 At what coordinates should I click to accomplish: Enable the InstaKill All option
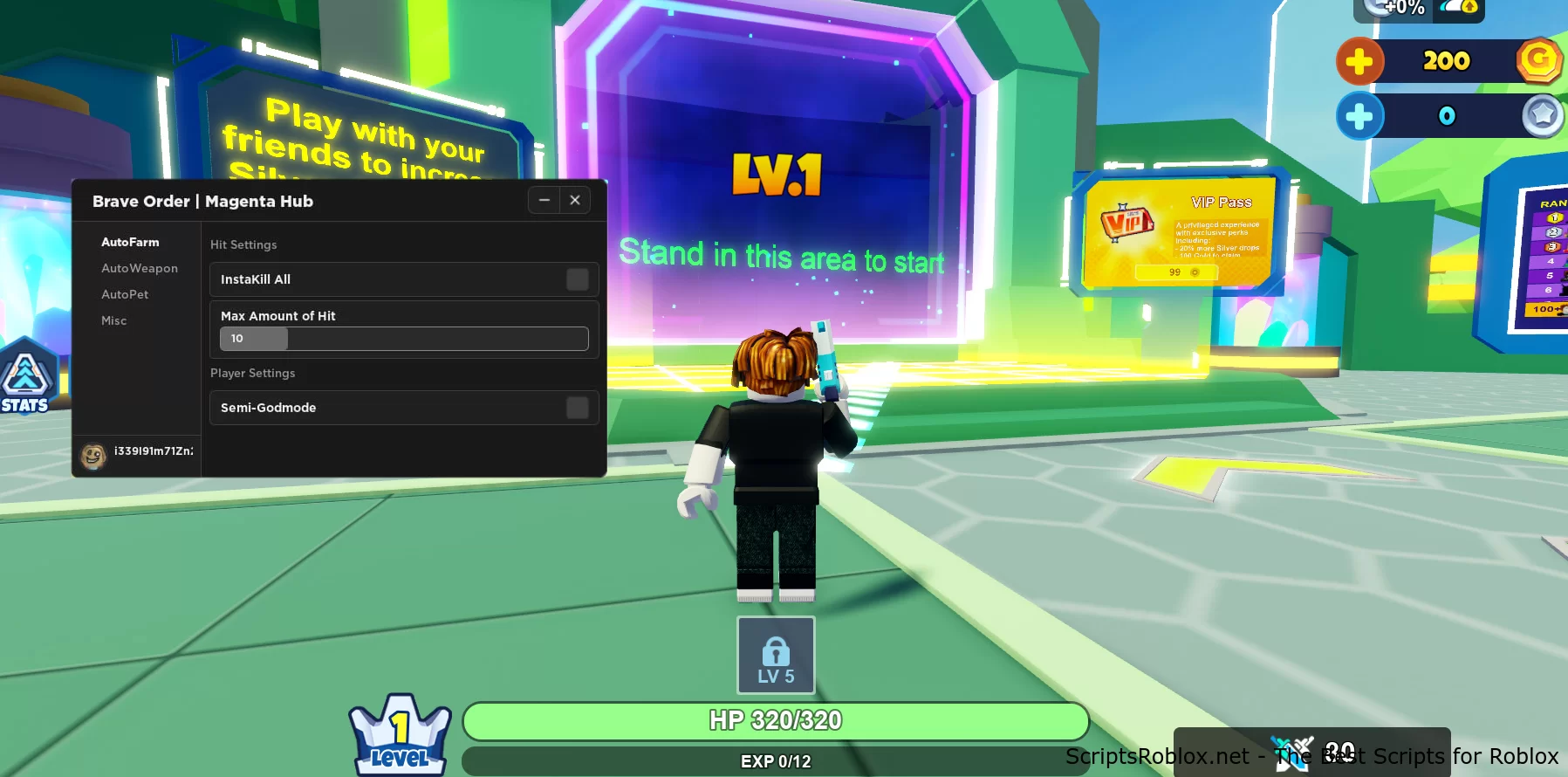577,278
